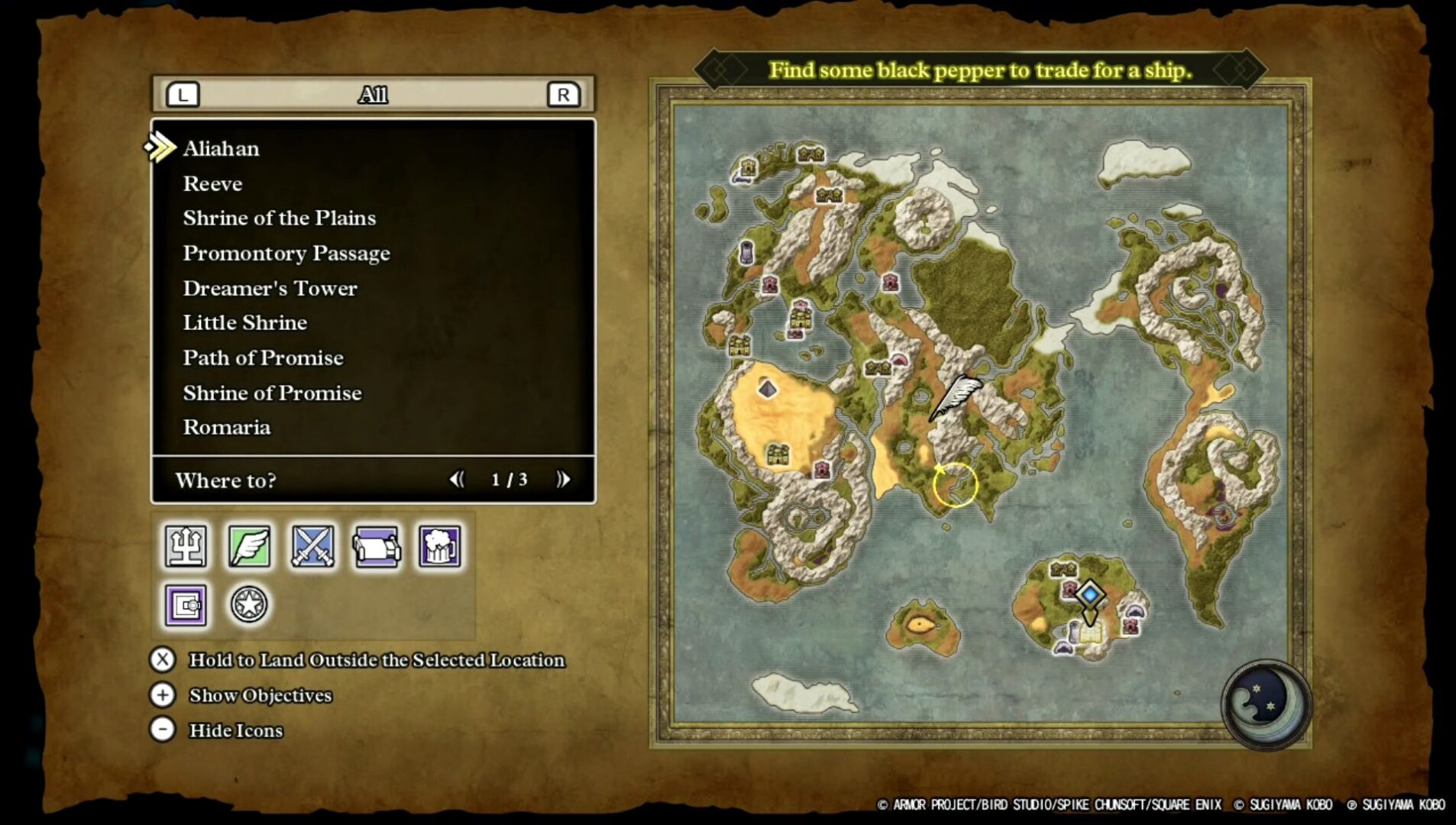Select Aliahan as the destination
The width and height of the screenshot is (1456, 825).
(x=221, y=148)
